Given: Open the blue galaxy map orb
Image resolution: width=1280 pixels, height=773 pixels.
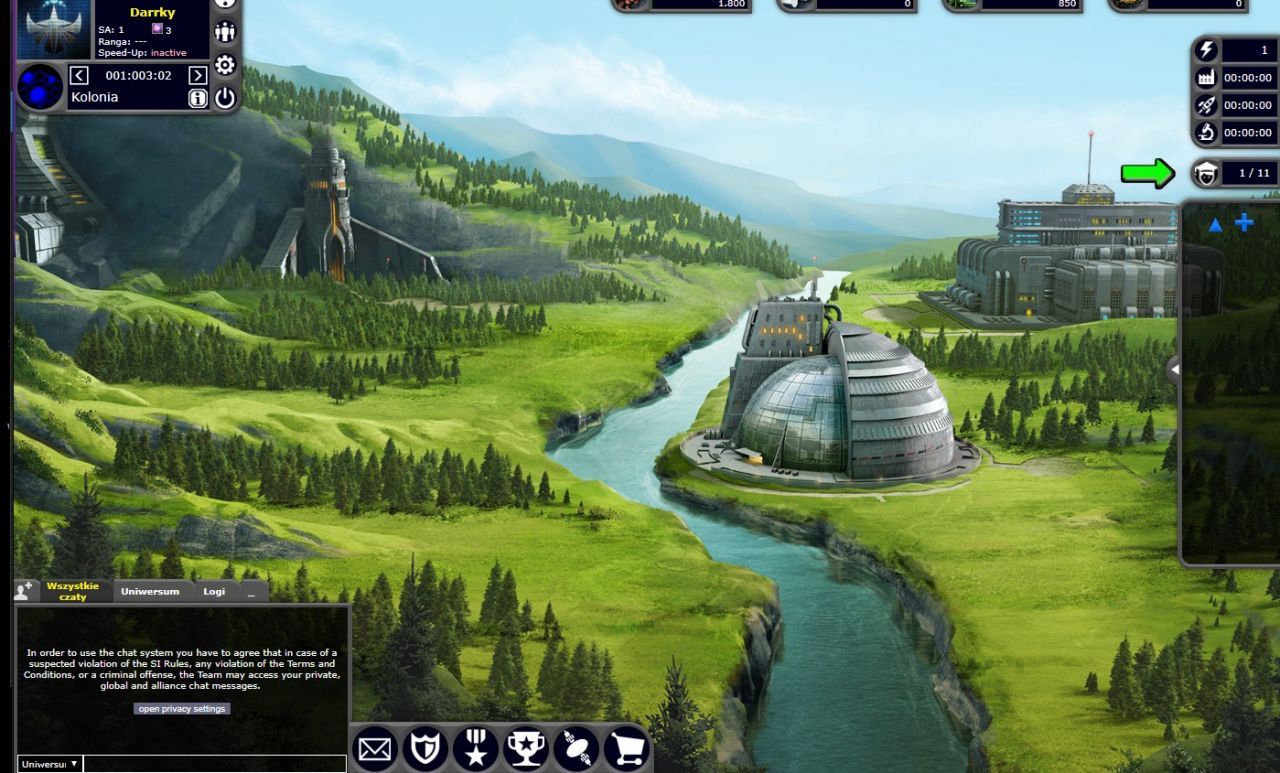Looking at the screenshot, I should click(40, 87).
